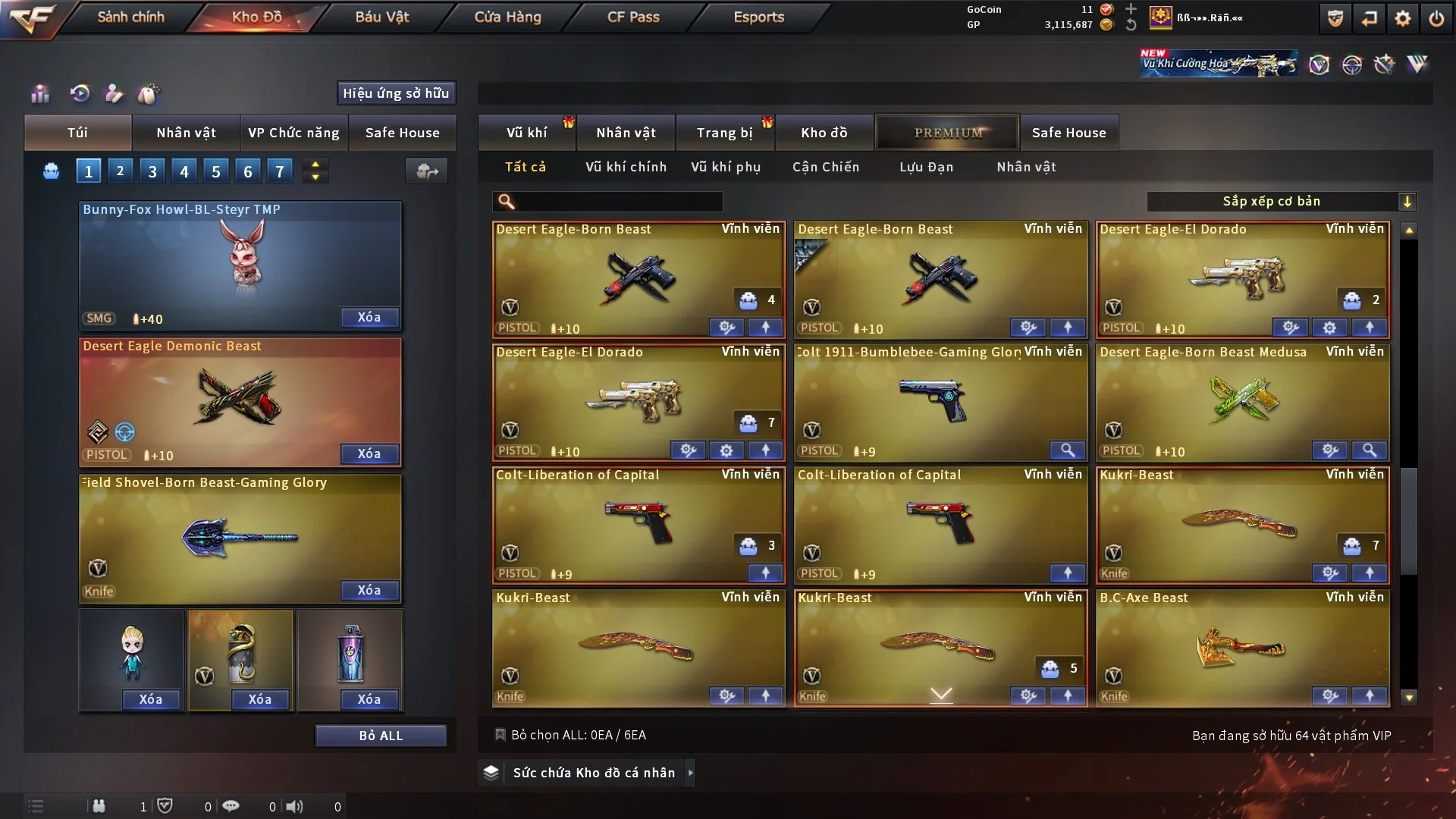Go to the Cửa Hàng shop
This screenshot has height=819, width=1456.
[x=507, y=17]
